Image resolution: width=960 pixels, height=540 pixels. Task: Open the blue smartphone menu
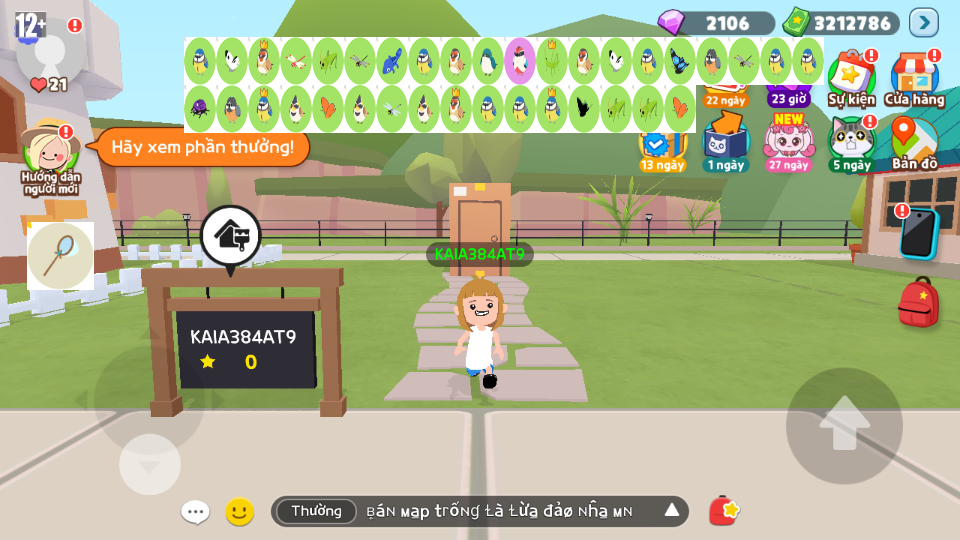tap(918, 232)
